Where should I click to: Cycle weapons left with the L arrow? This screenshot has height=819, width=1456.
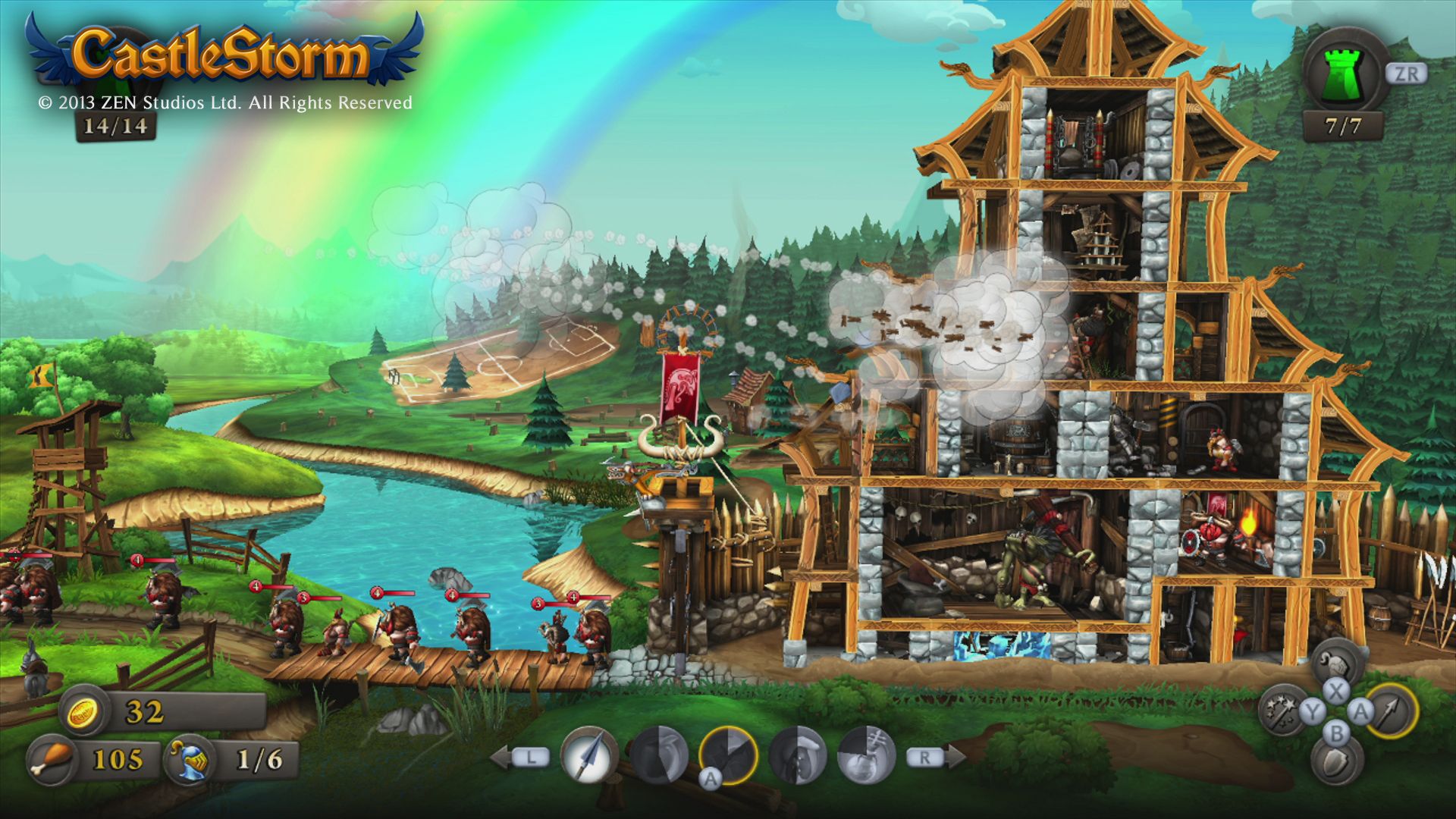click(531, 758)
